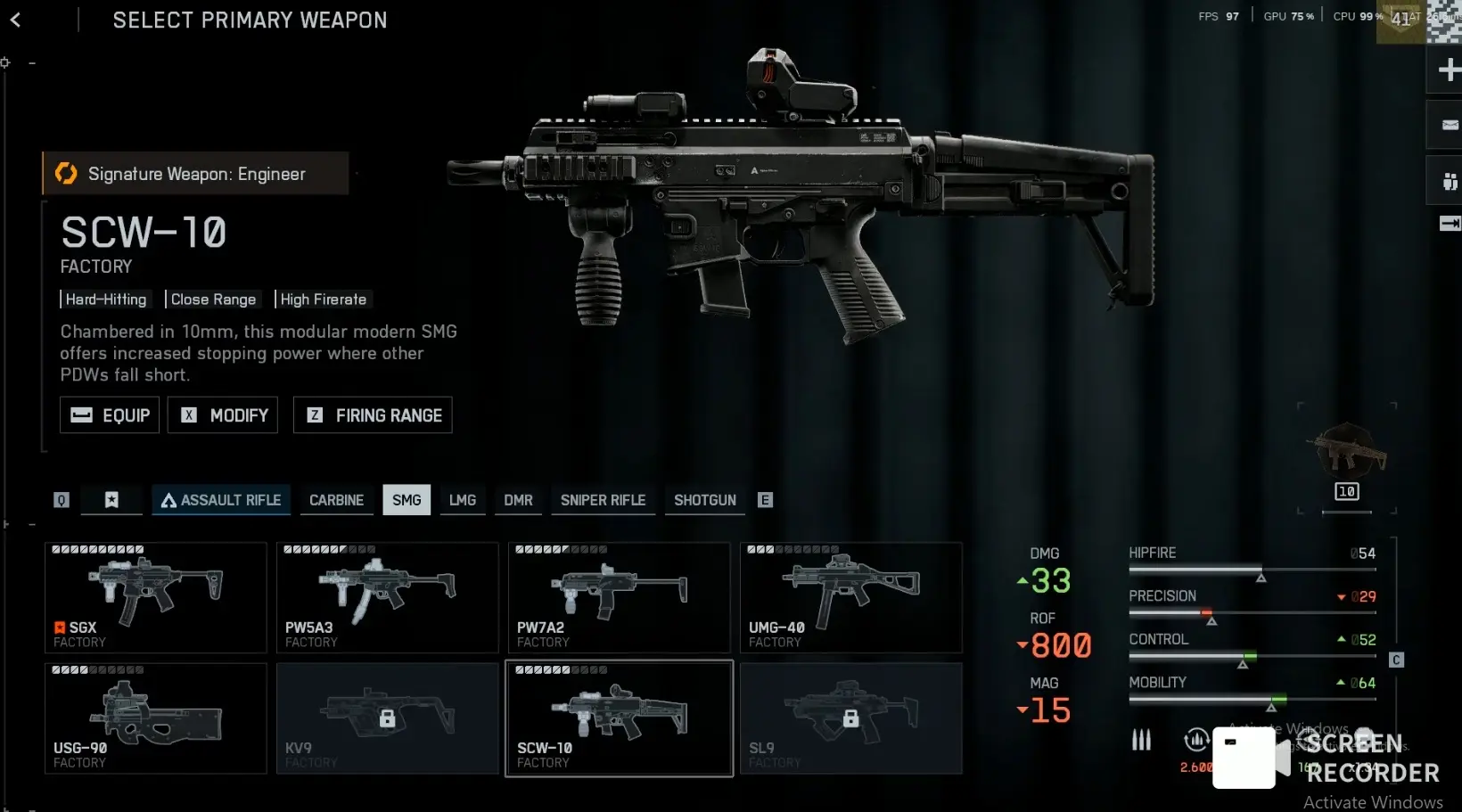The width and height of the screenshot is (1462, 812).
Task: Show the DMR weapon list
Action: [518, 500]
